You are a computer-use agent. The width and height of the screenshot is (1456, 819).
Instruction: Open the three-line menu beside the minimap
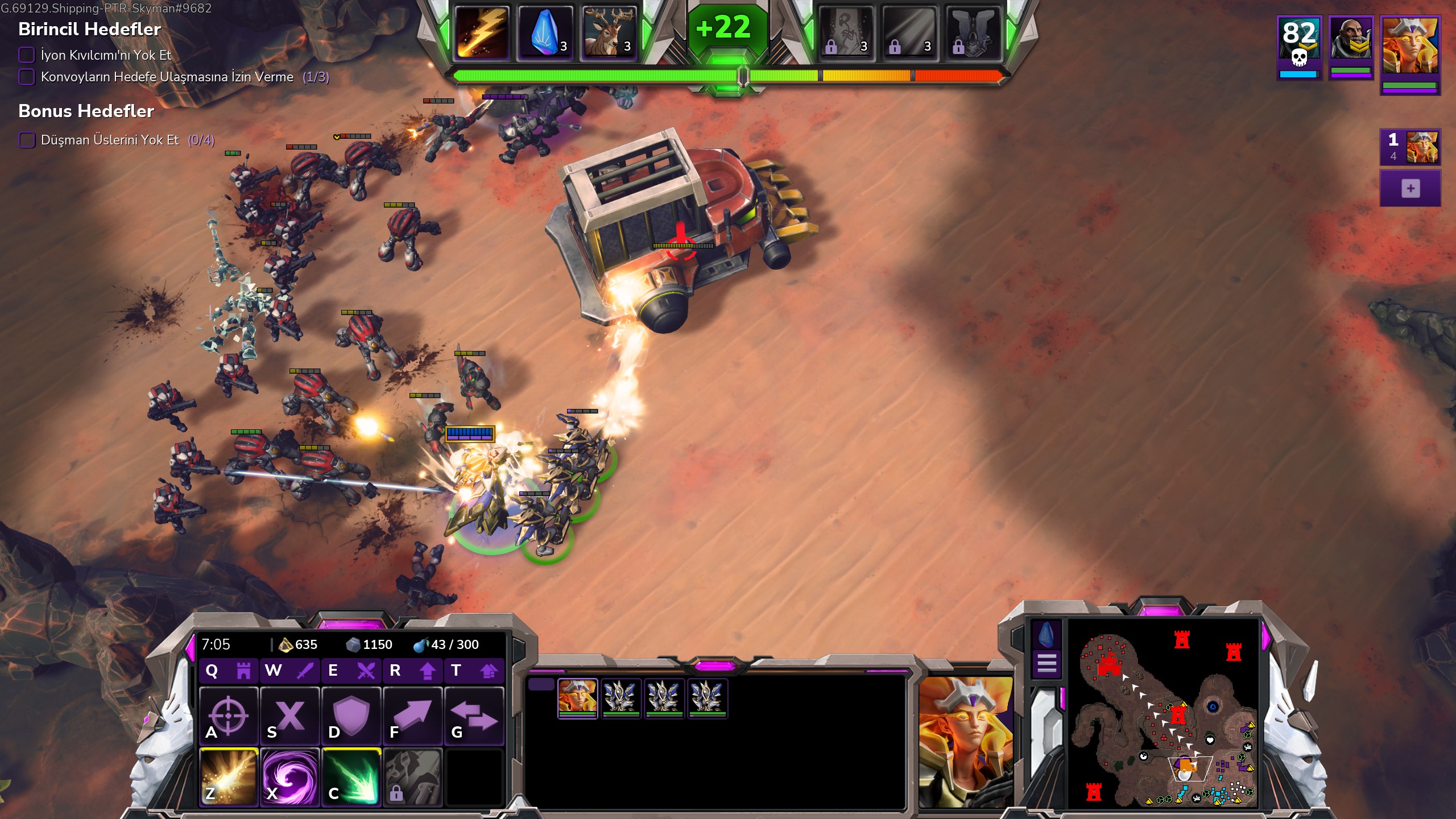click(x=1046, y=663)
